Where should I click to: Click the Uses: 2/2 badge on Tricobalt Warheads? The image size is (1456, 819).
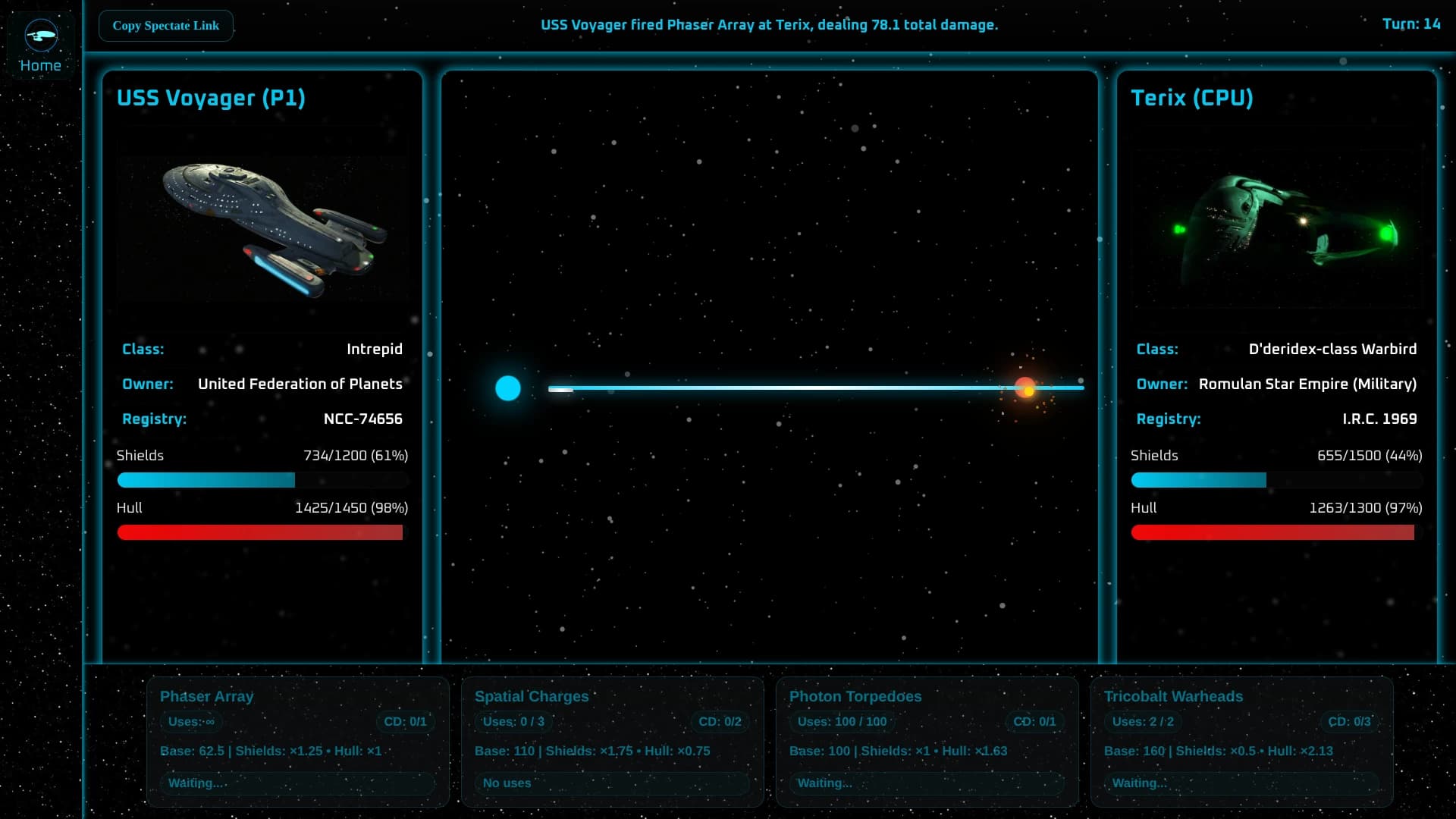[1142, 722]
